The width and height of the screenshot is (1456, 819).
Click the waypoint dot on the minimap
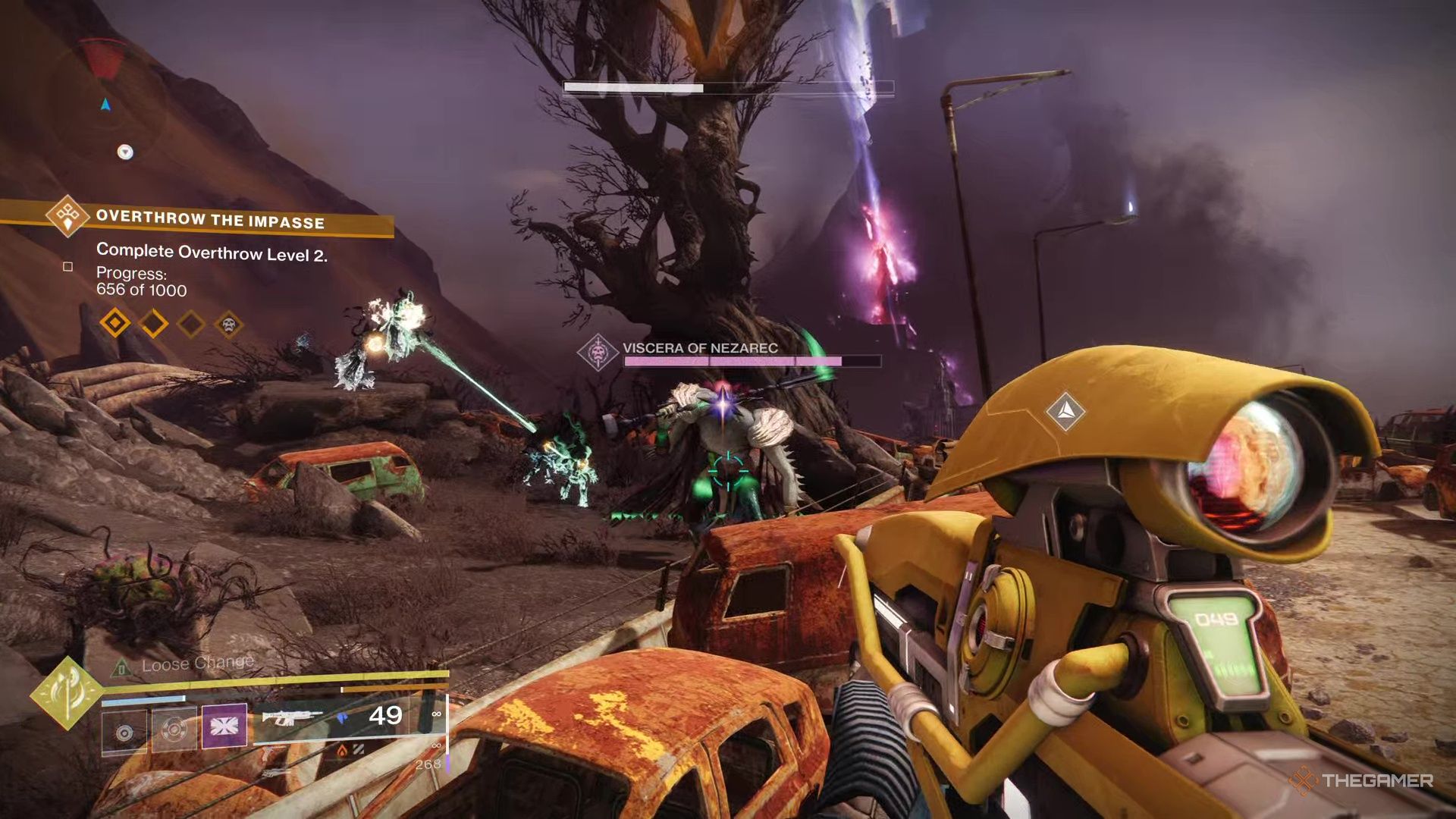(x=124, y=152)
